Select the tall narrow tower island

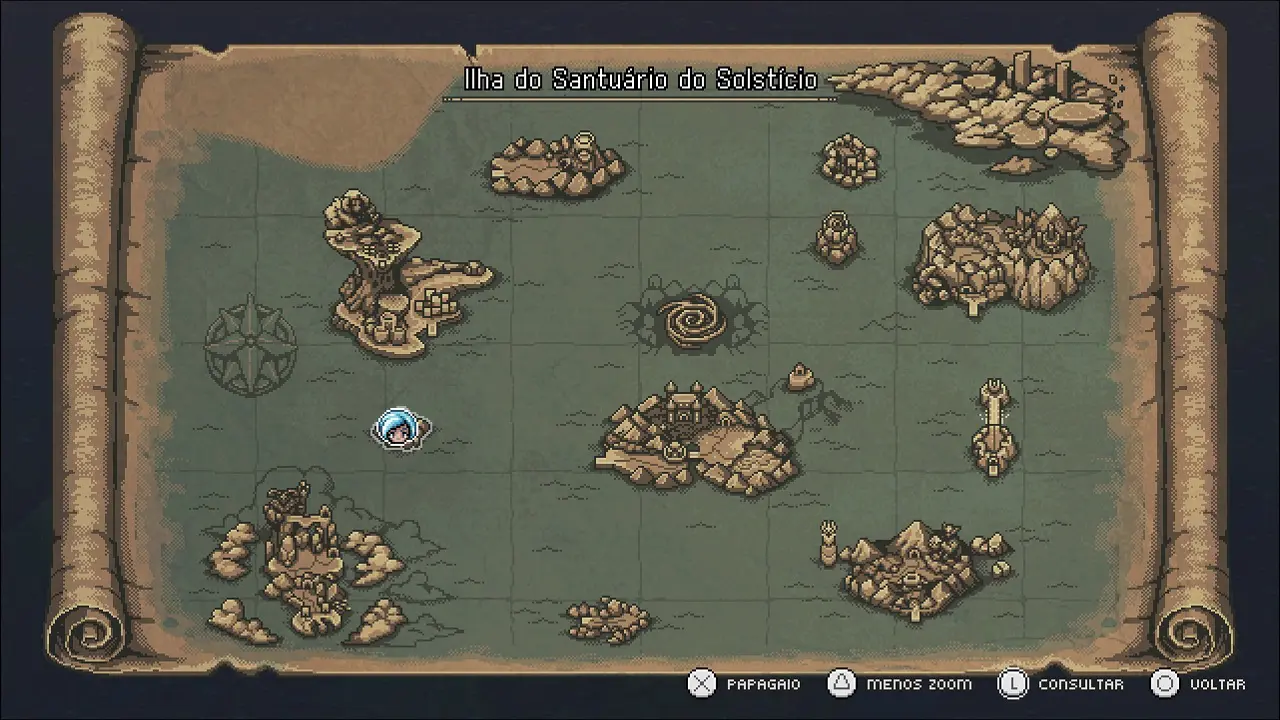994,427
